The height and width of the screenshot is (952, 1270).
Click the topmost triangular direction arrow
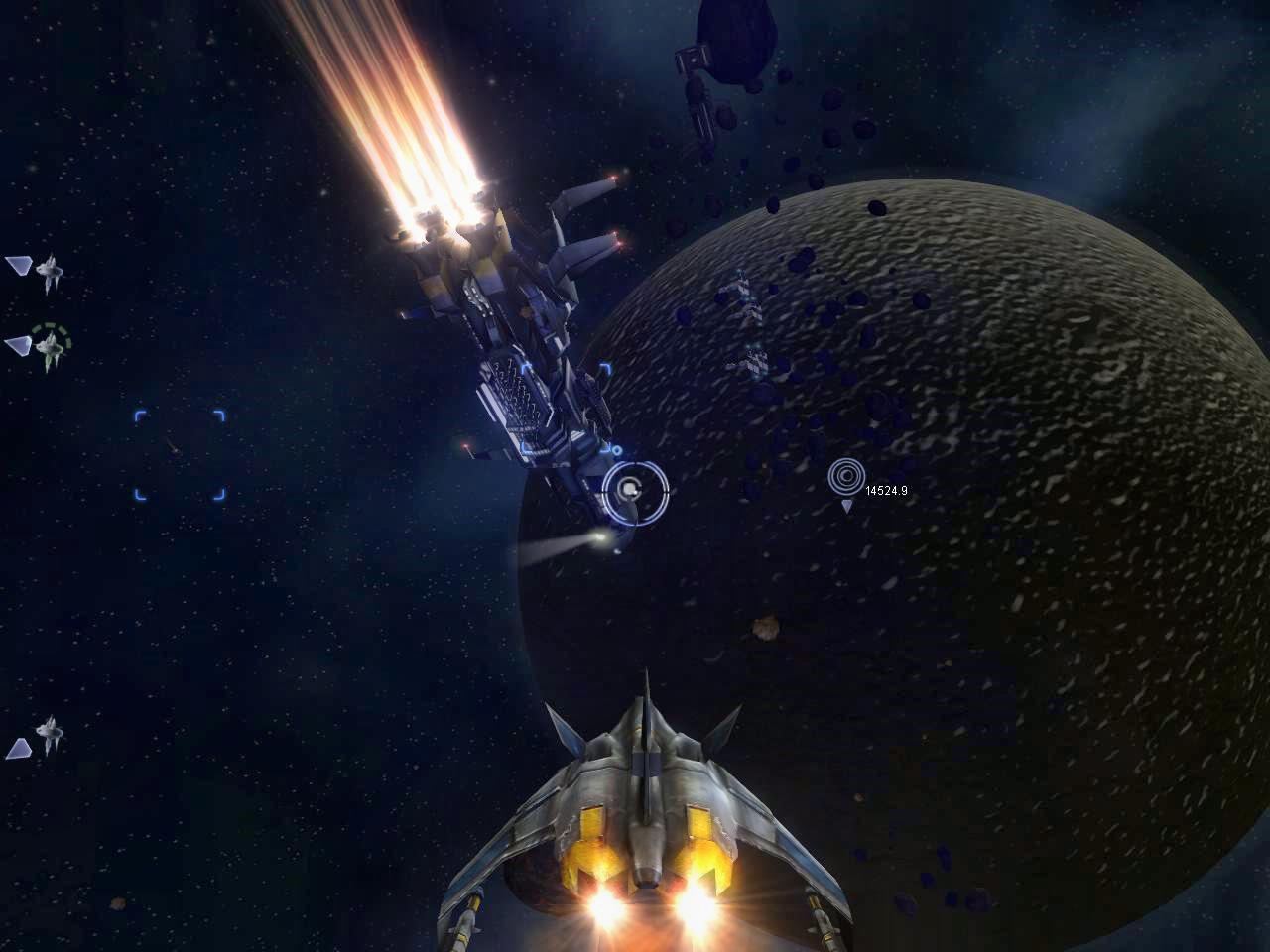coord(19,266)
